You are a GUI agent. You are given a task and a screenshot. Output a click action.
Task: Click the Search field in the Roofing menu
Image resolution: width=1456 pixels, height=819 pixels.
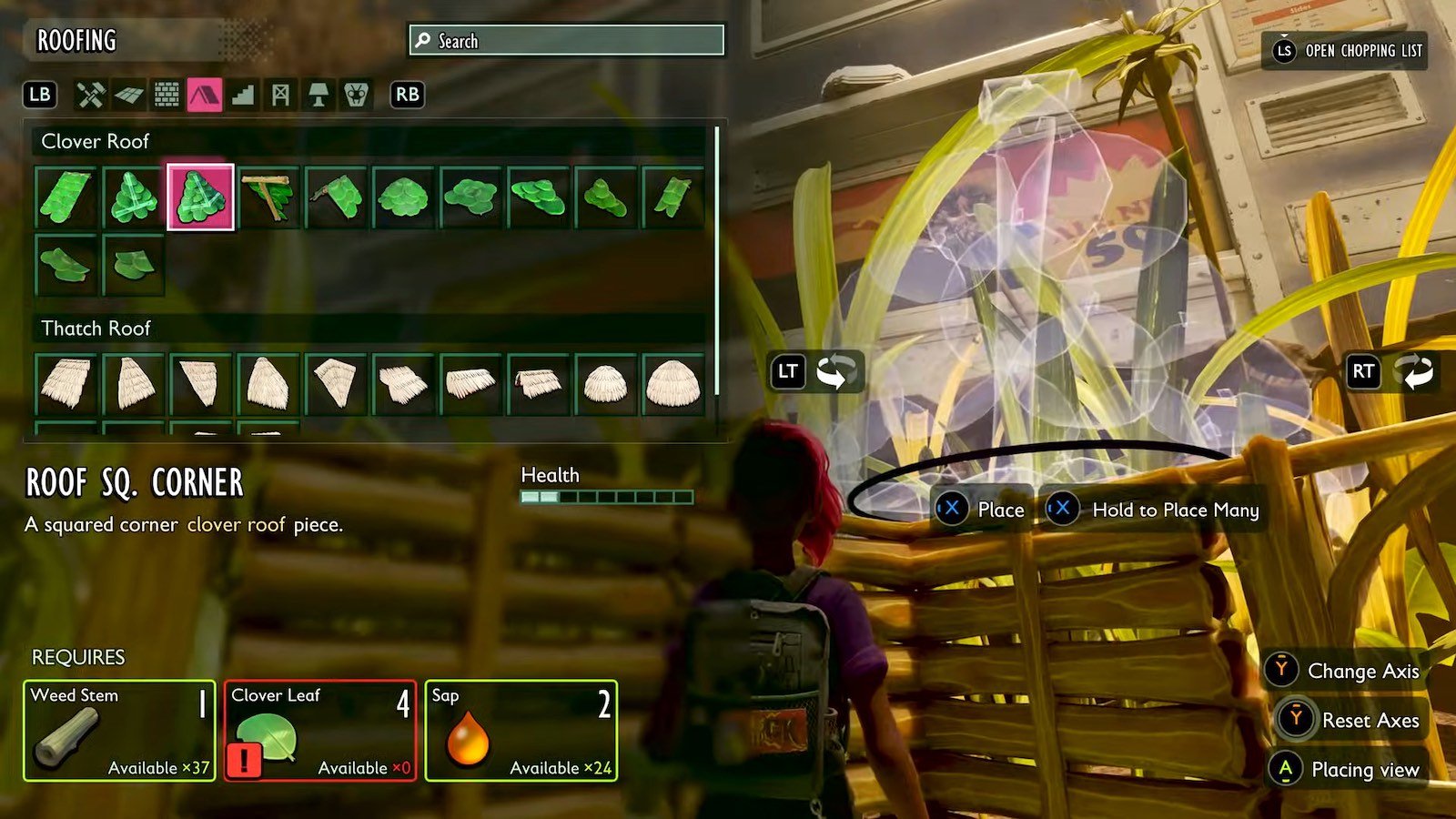point(566,40)
